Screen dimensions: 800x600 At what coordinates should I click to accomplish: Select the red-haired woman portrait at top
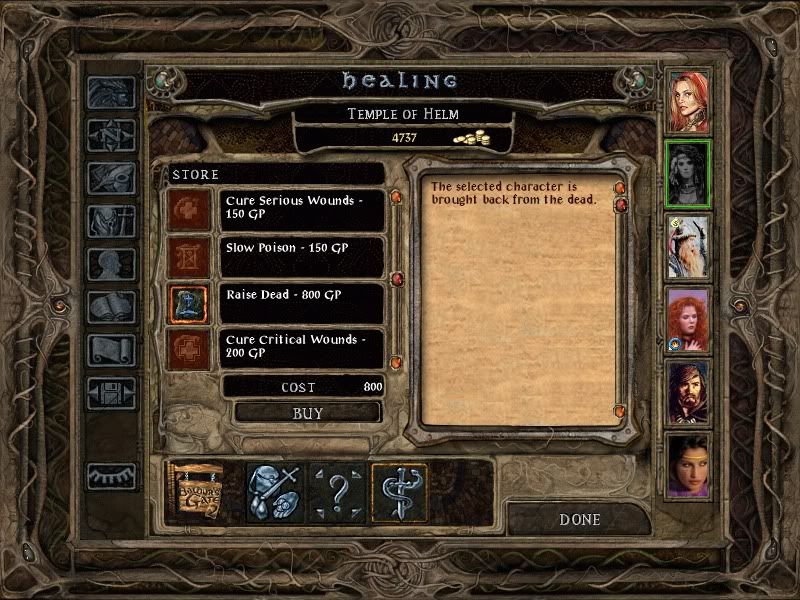click(x=688, y=101)
